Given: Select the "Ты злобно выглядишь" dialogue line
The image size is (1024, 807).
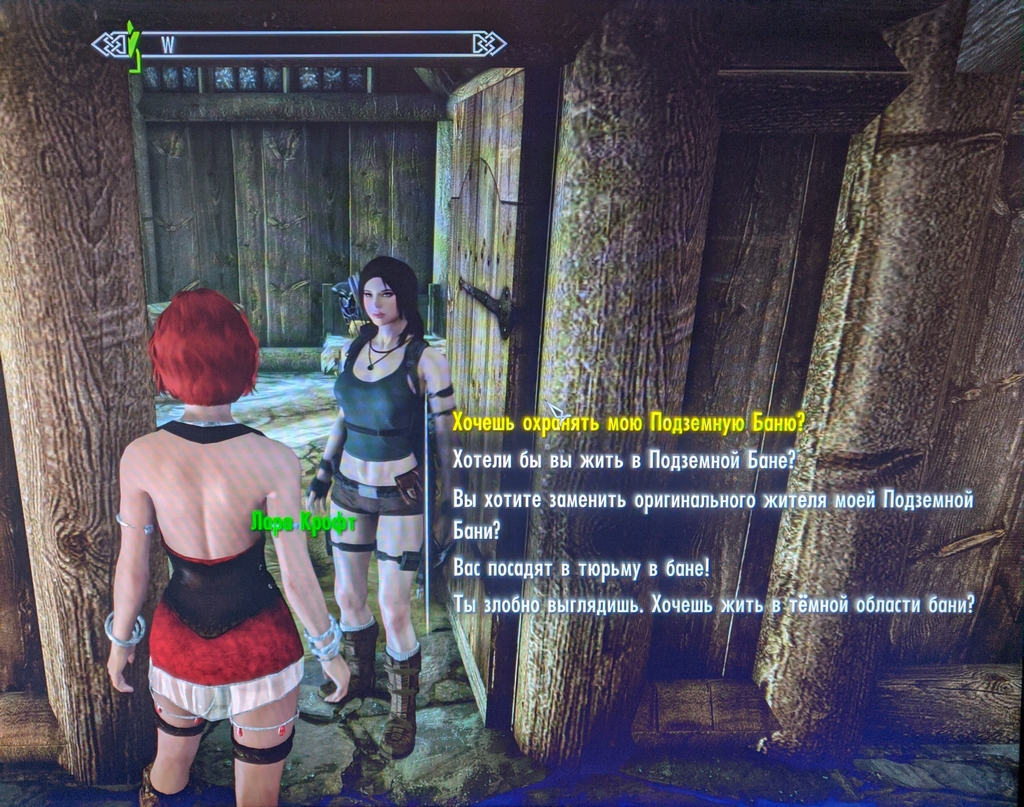Looking at the screenshot, I should [713, 604].
